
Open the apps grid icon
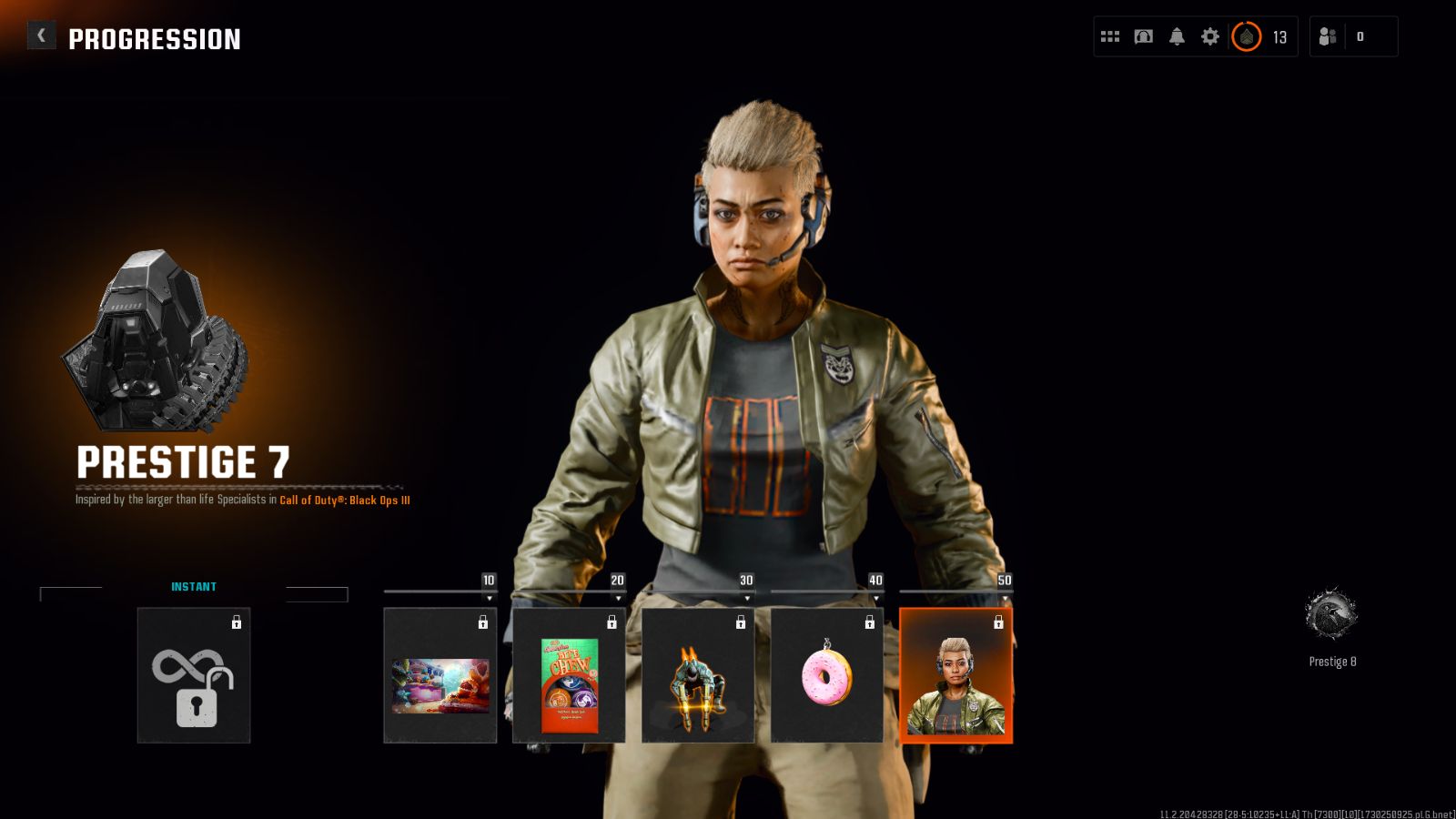[x=1109, y=36]
